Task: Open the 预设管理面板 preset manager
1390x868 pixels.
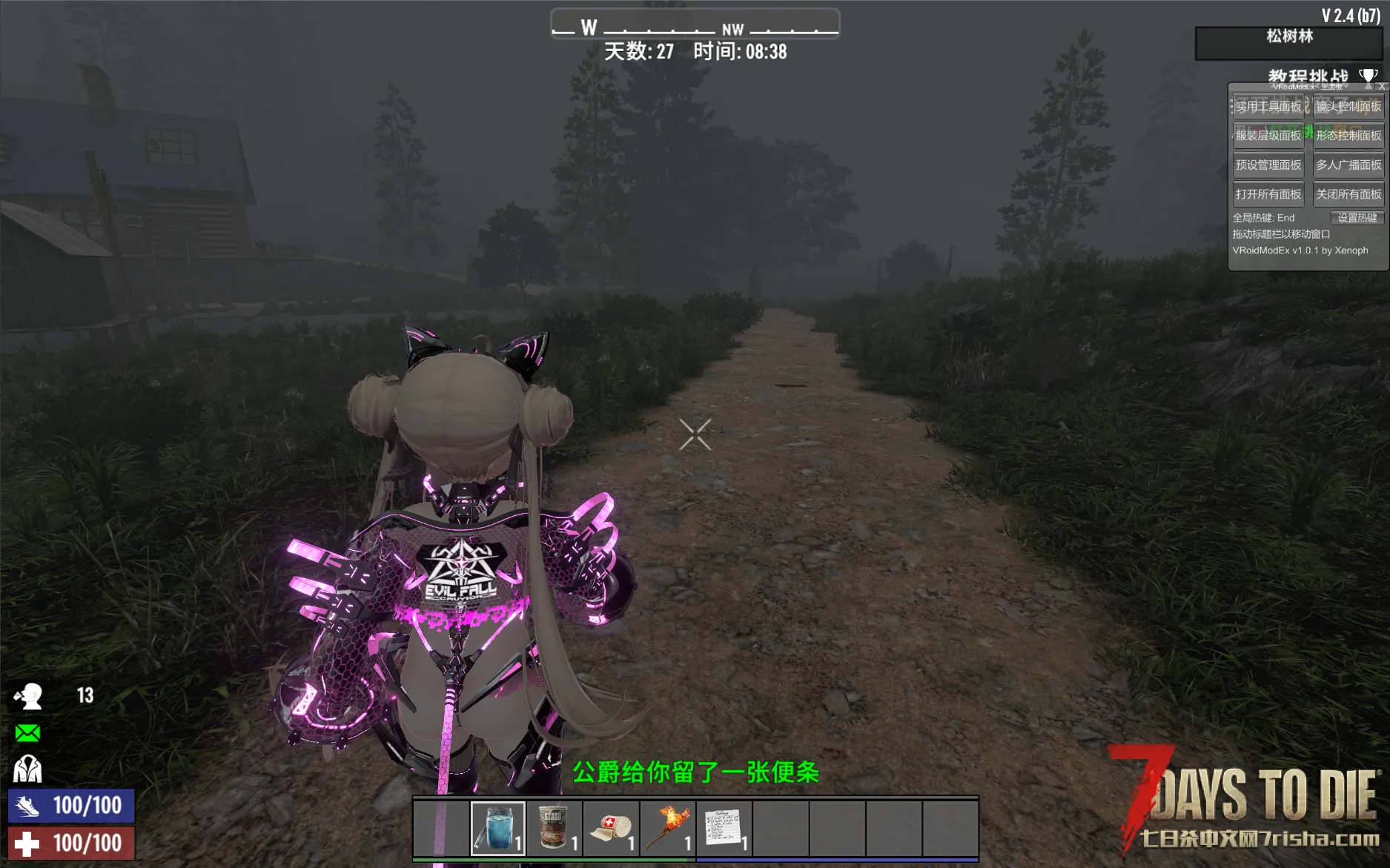Action: click(1268, 165)
